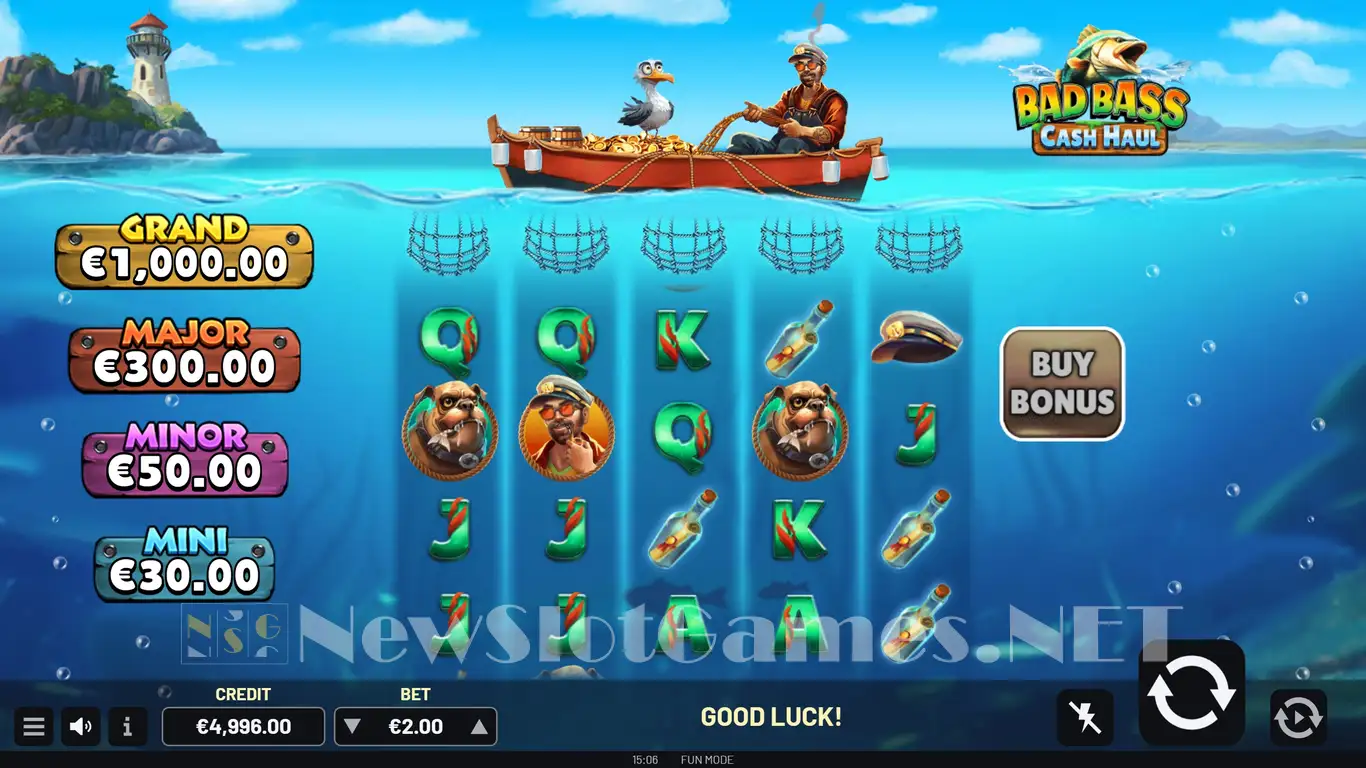Viewport: 1366px width, 768px height.
Task: Open the hamburger menu
Action: 34,727
